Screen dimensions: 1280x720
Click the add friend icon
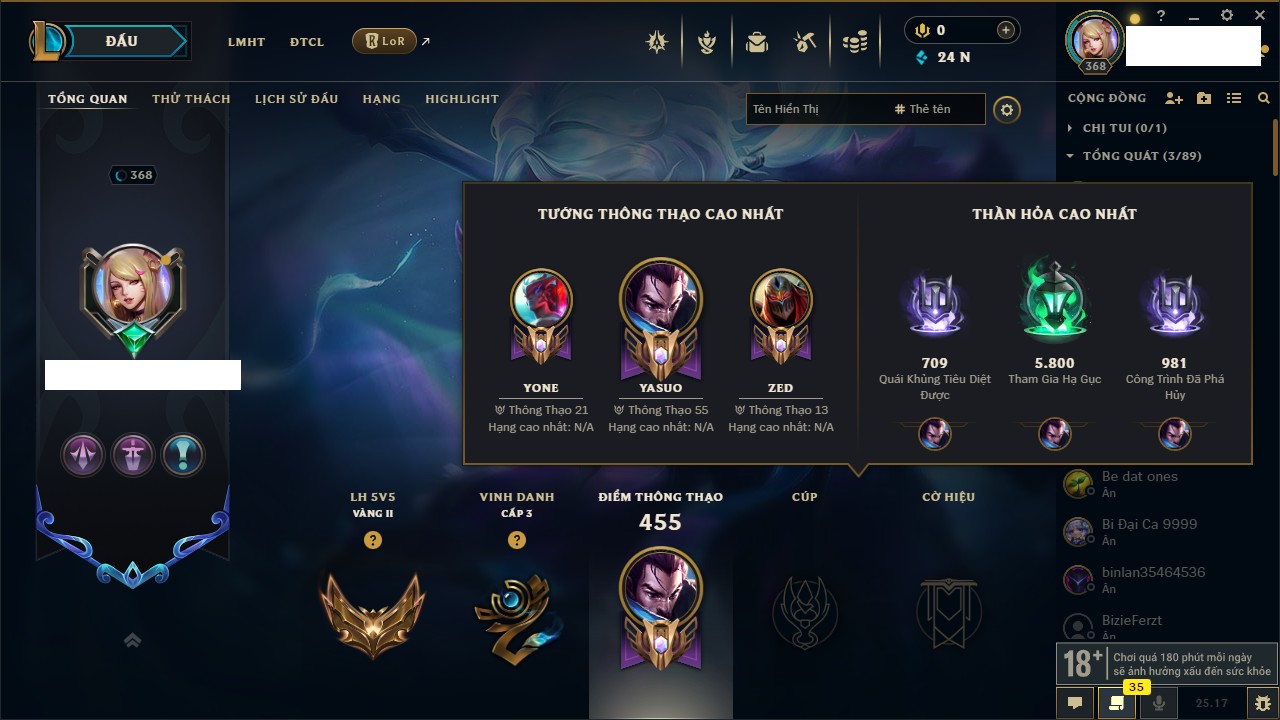[x=1174, y=98]
